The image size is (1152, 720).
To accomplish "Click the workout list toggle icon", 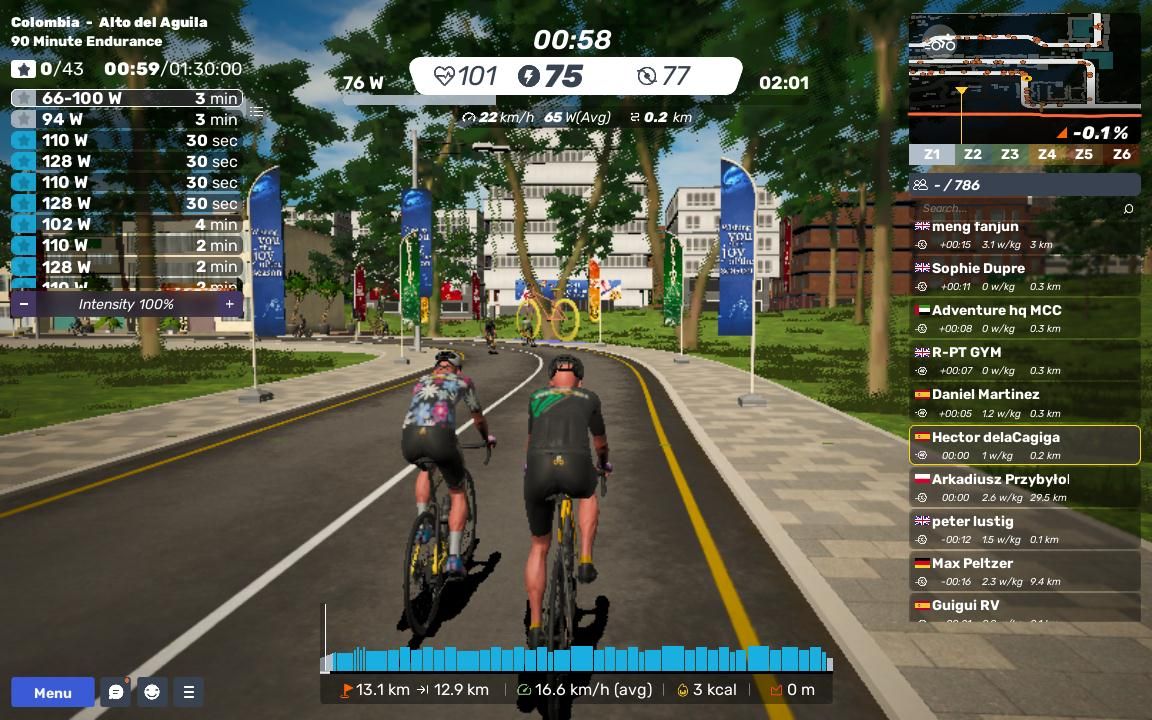I will (x=257, y=111).
